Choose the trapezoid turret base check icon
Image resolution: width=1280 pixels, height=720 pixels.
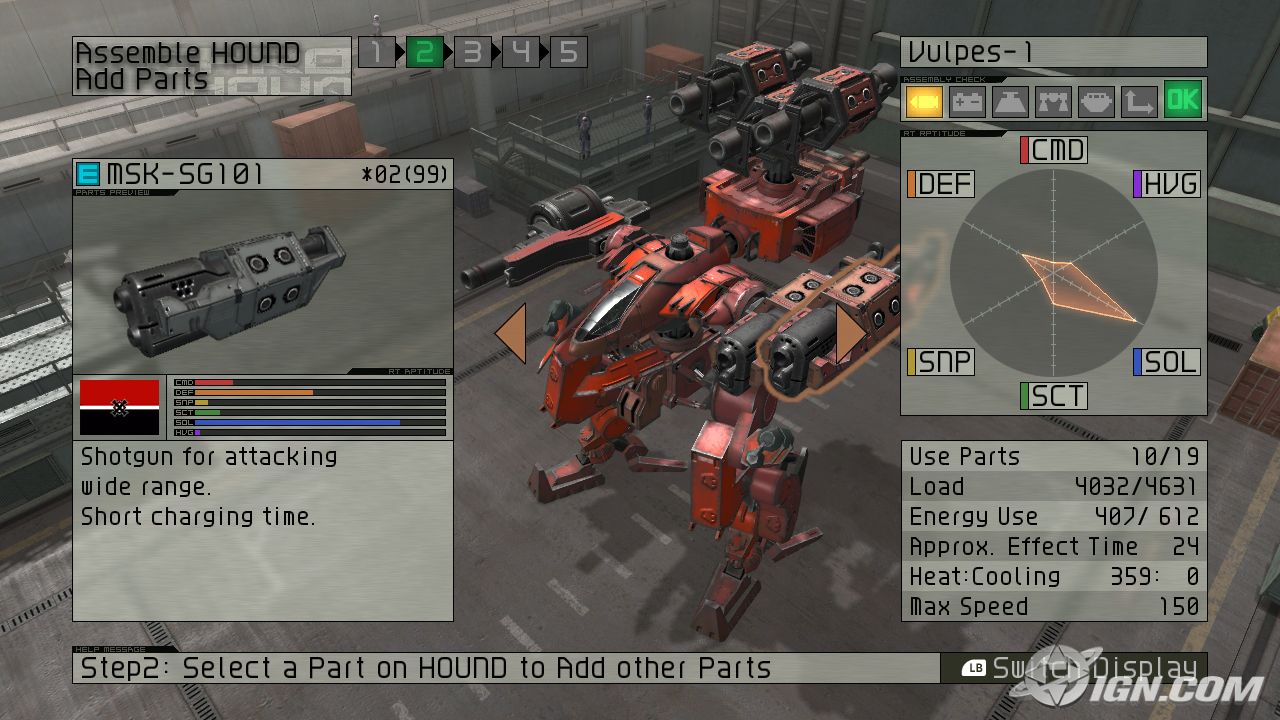(1010, 101)
